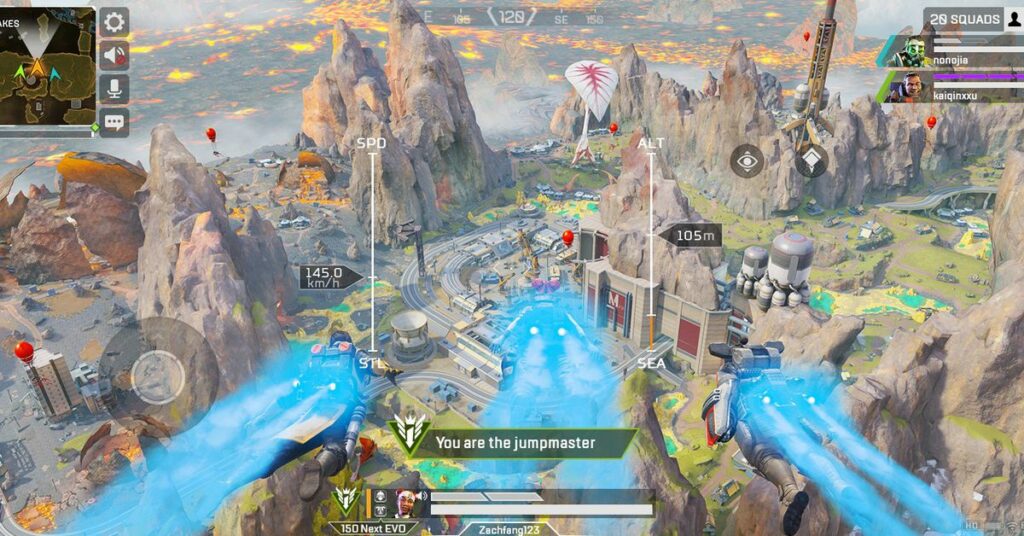Expand the minimap
Image resolution: width=1024 pixels, height=536 pixels.
[47, 66]
